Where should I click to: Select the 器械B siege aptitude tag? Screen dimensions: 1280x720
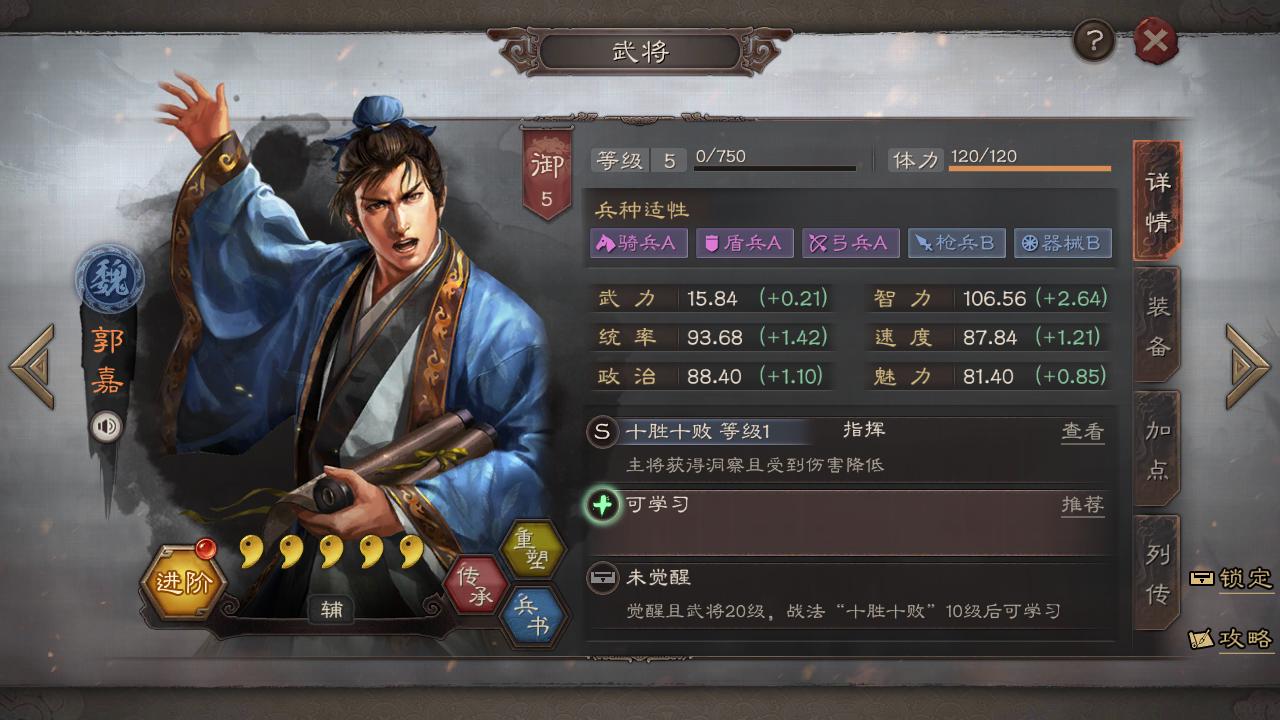(1063, 243)
